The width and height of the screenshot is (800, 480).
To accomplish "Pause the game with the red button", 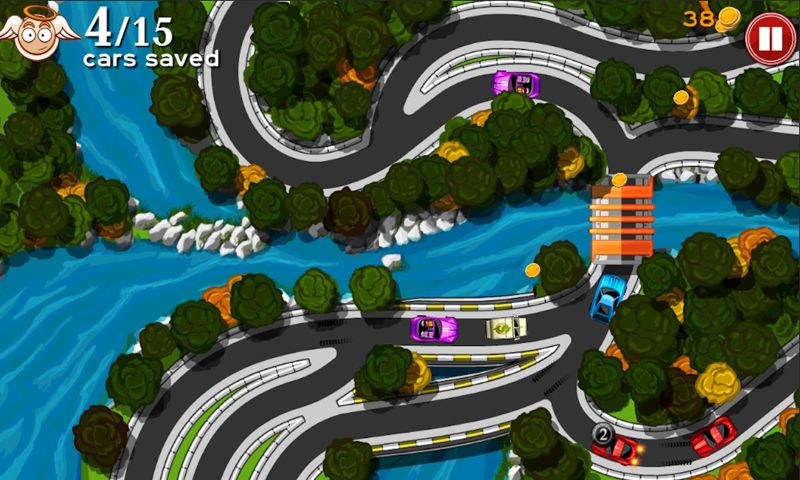I will (x=769, y=41).
